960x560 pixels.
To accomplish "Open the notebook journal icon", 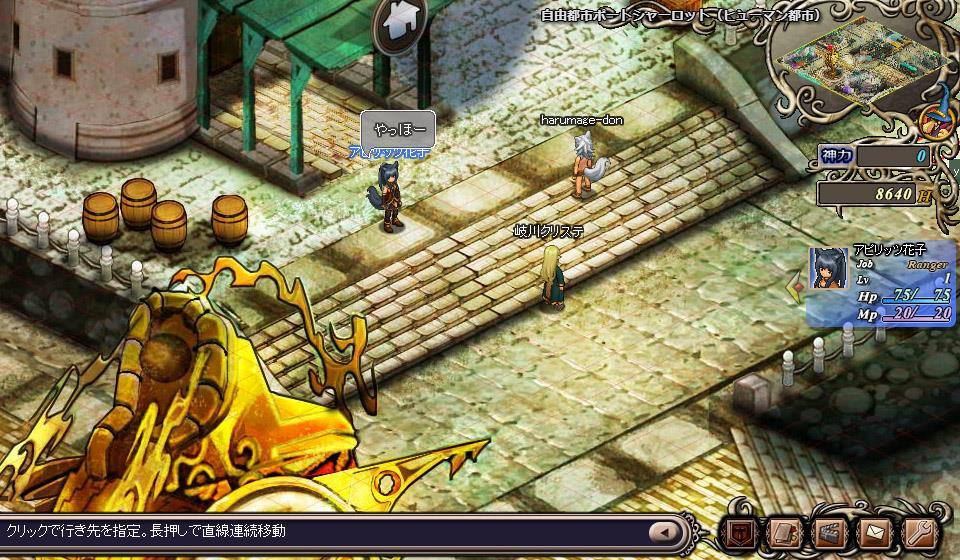I will tap(787, 532).
